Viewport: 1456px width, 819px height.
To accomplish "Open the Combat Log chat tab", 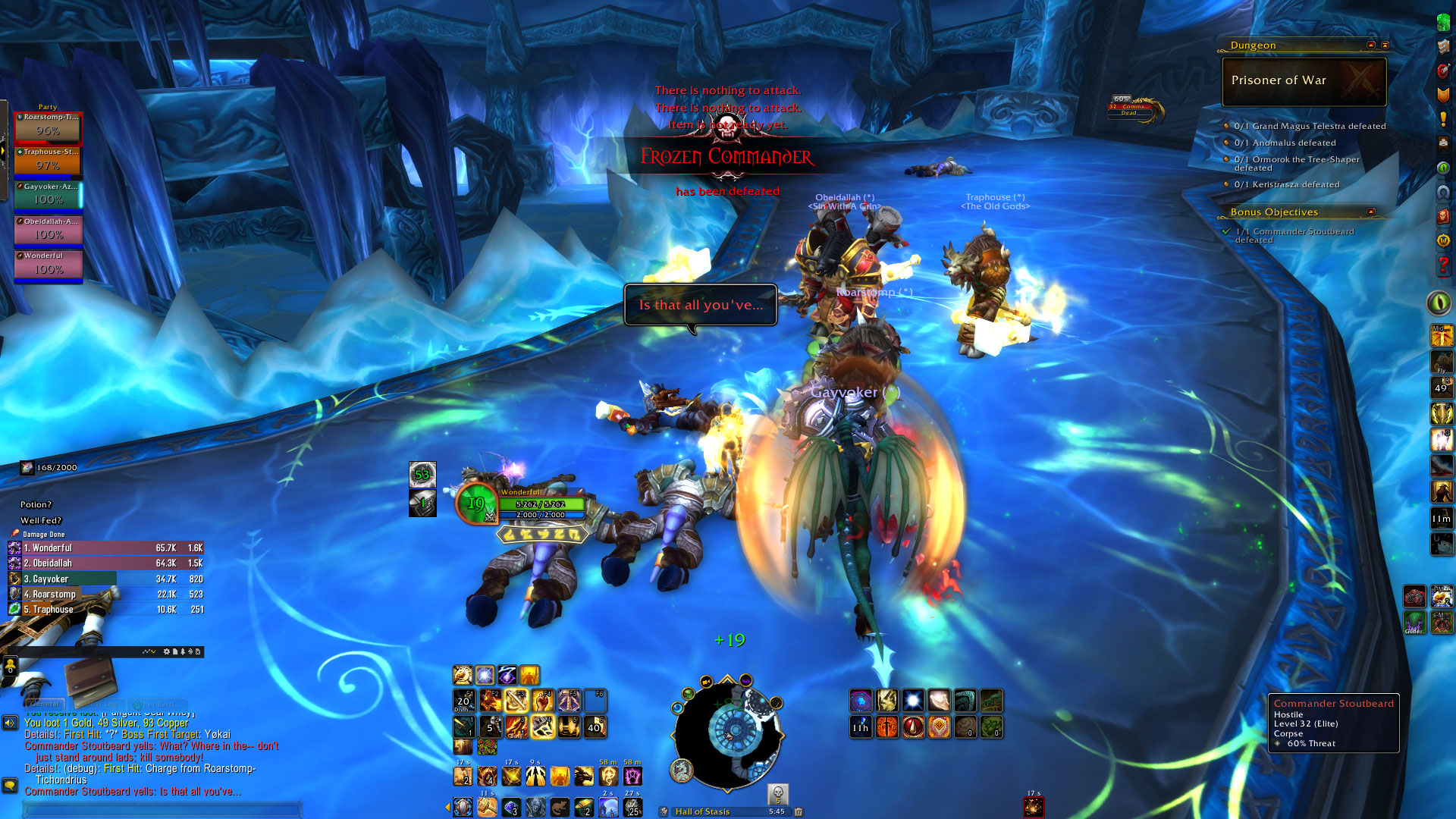I will pyautogui.click(x=100, y=704).
